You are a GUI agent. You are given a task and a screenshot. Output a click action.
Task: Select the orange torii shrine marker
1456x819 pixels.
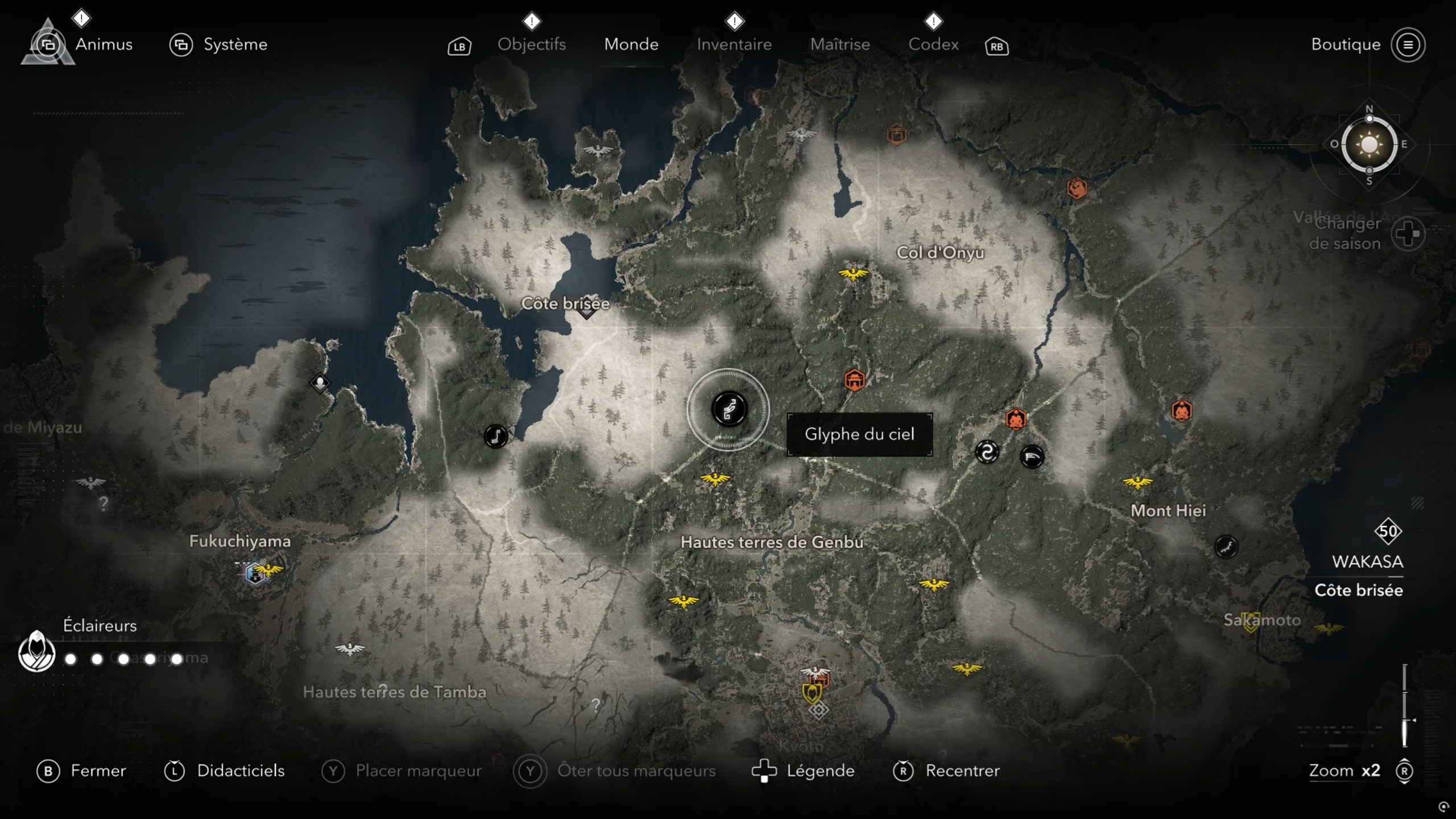click(x=854, y=380)
